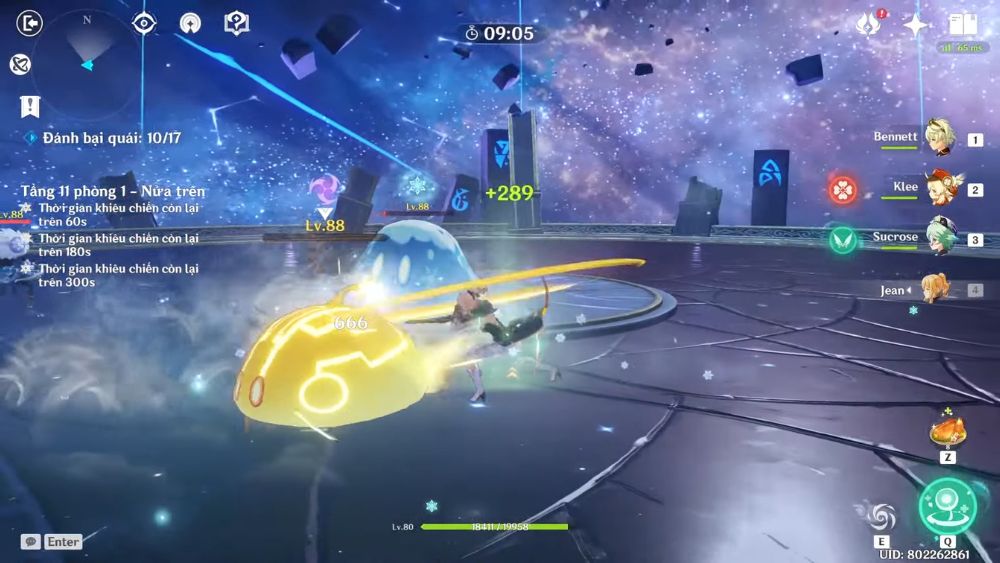Image resolution: width=1000 pixels, height=563 pixels.
Task: Switch to party member Sucrose
Action: 938,238
